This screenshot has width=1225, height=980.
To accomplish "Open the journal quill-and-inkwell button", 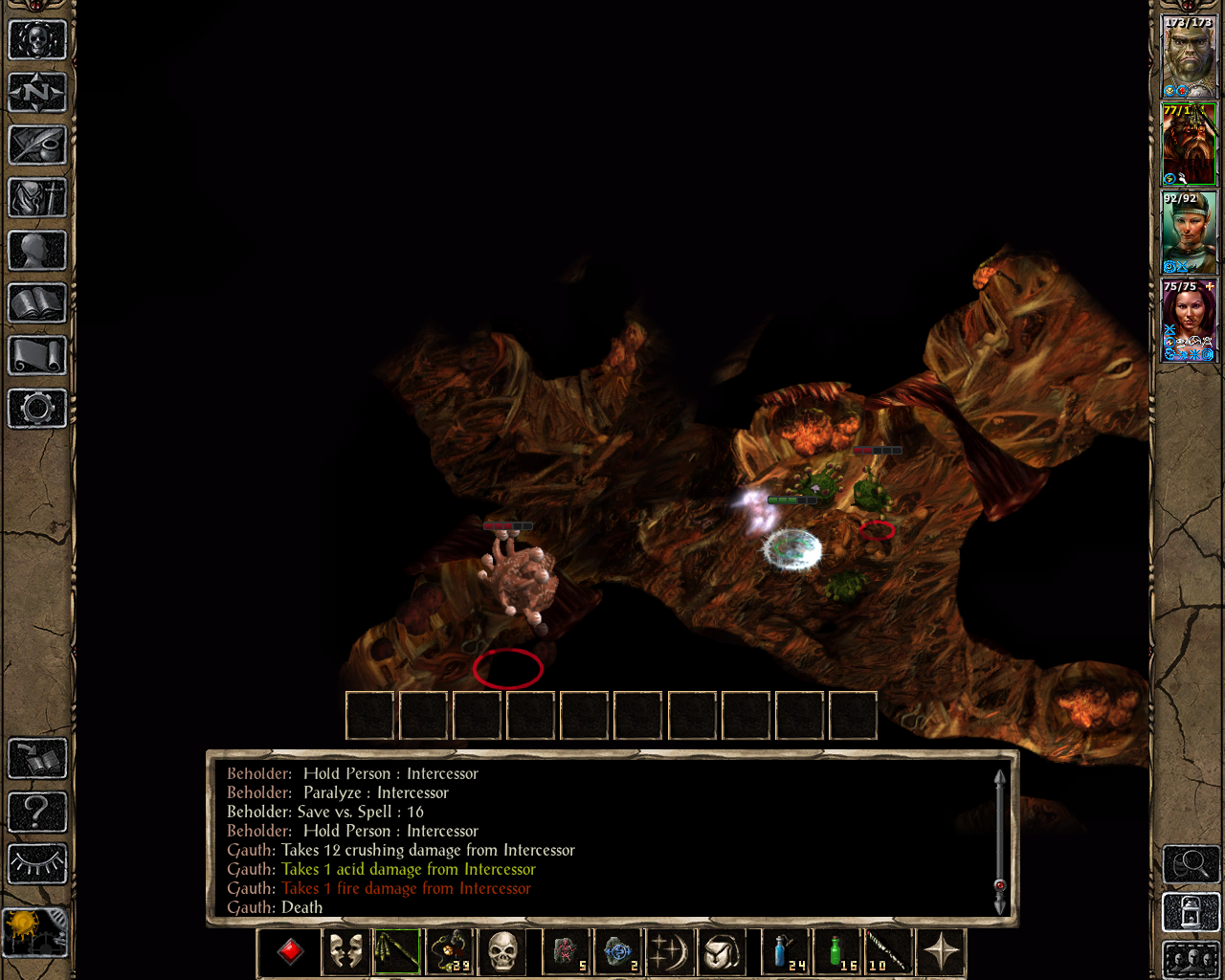I will 37,145.
